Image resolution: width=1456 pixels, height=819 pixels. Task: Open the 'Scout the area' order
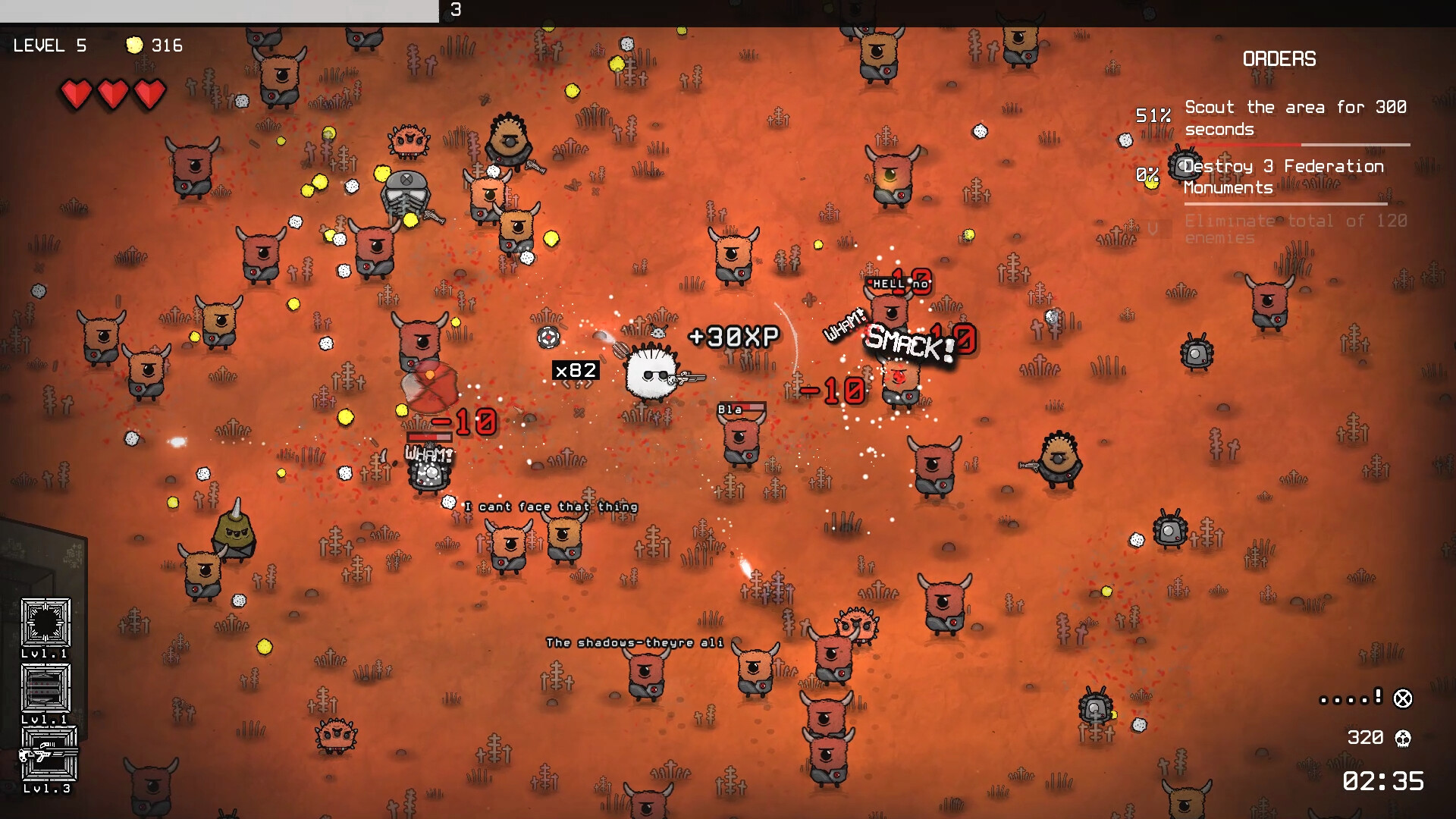point(1295,118)
